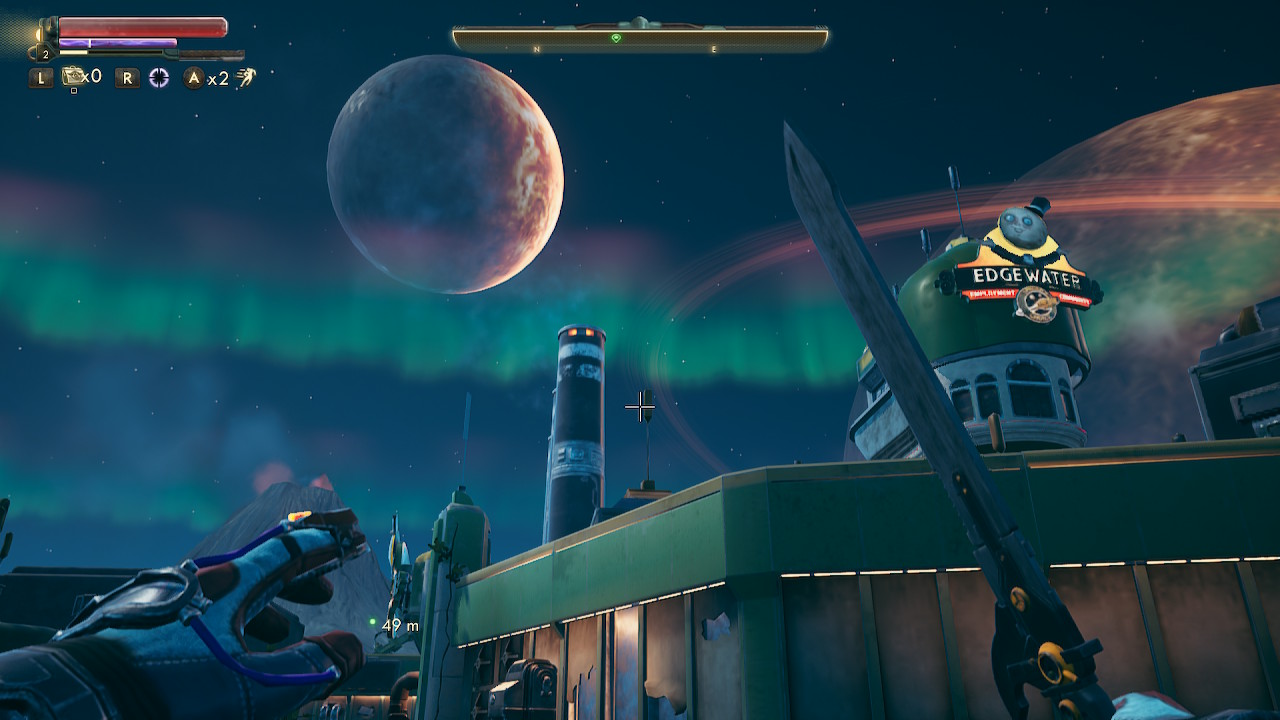Select the compass bar

[x=640, y=39]
